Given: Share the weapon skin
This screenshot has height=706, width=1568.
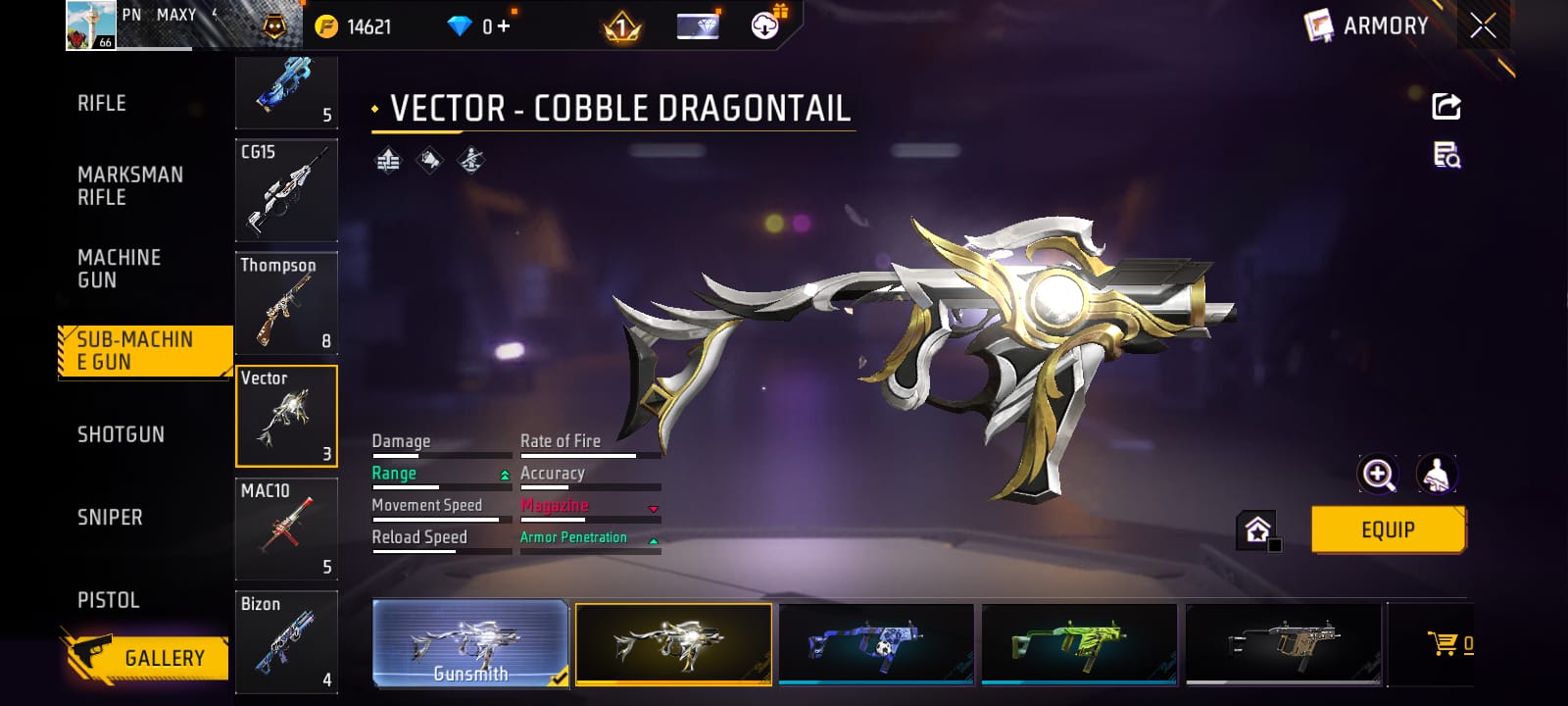Looking at the screenshot, I should tap(1446, 106).
